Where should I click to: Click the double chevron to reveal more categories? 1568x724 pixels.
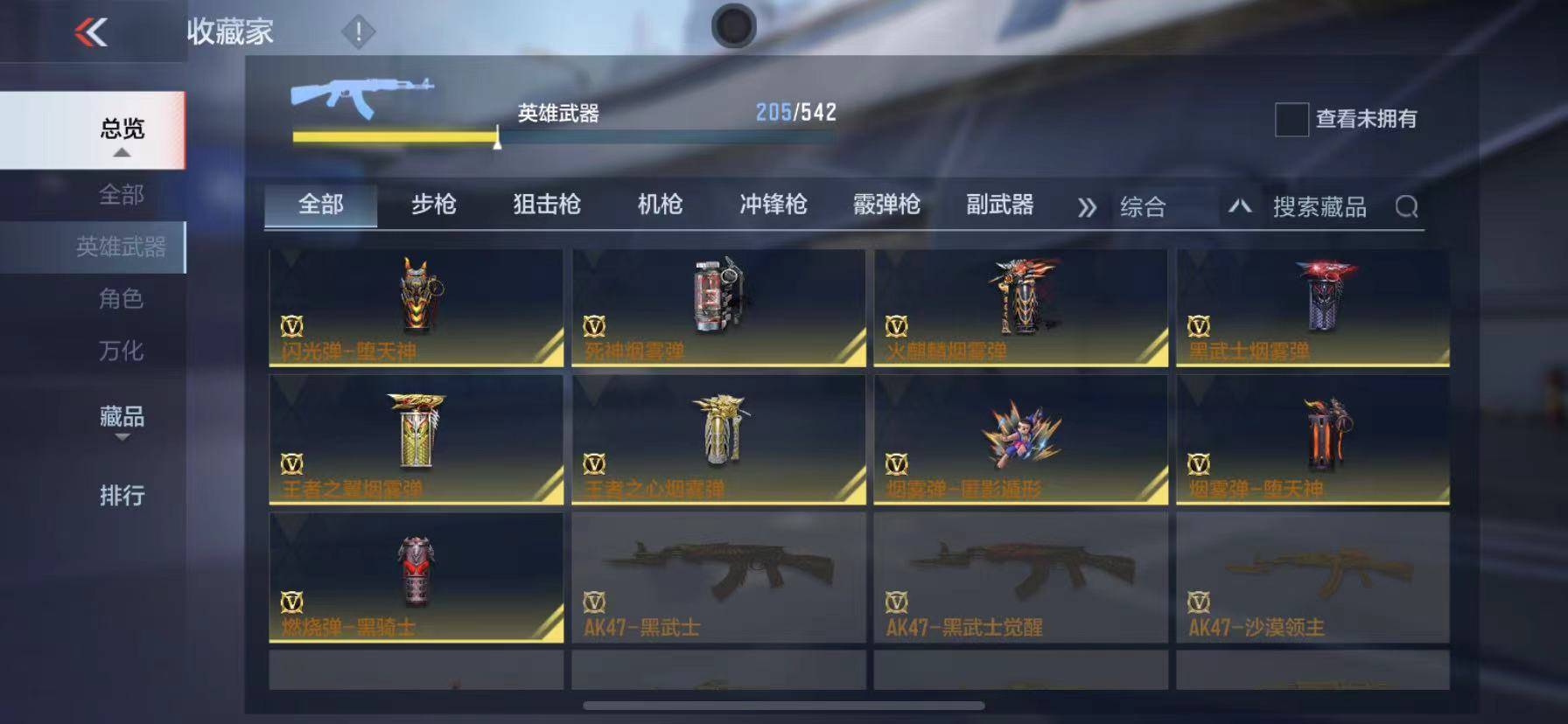click(1087, 206)
